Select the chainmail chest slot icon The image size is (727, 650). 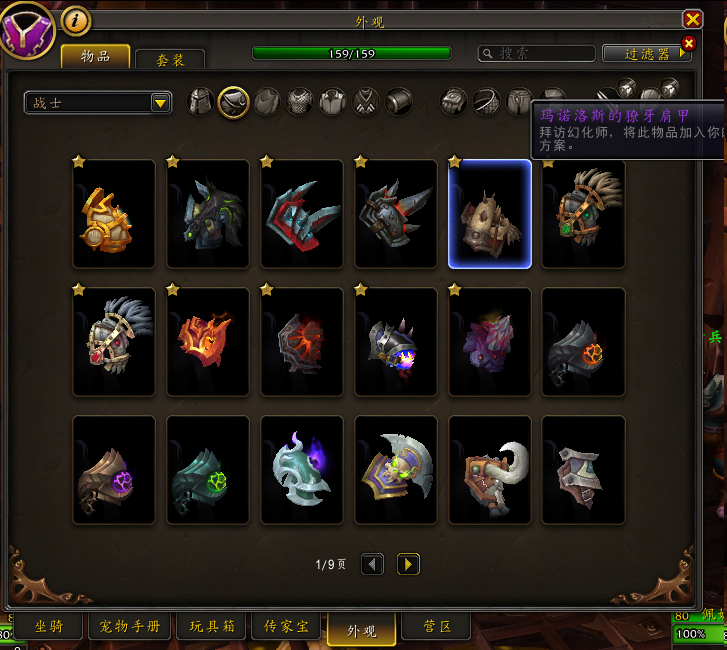pyautogui.click(x=300, y=101)
